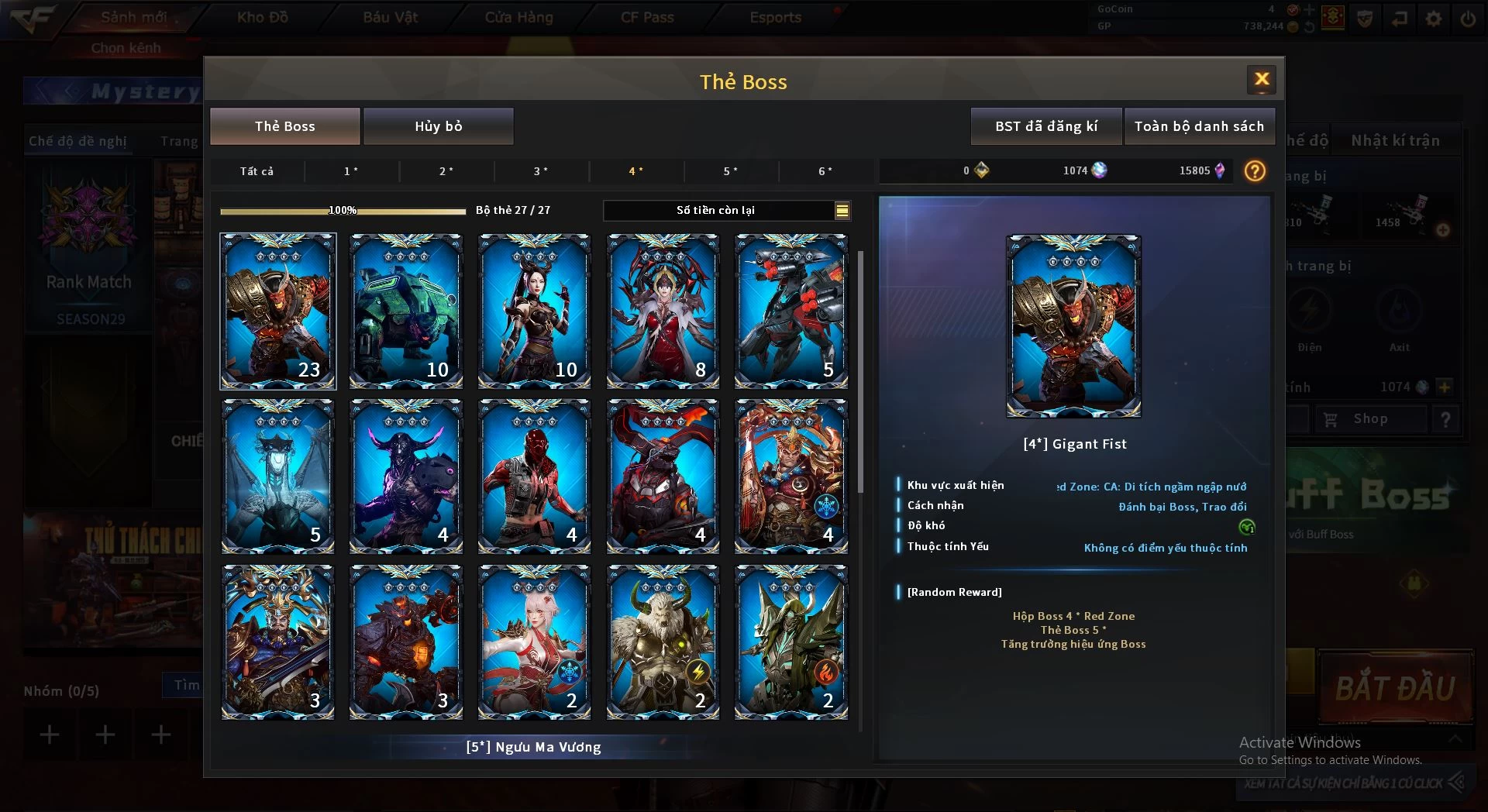Select the 5-star card filter

point(730,171)
